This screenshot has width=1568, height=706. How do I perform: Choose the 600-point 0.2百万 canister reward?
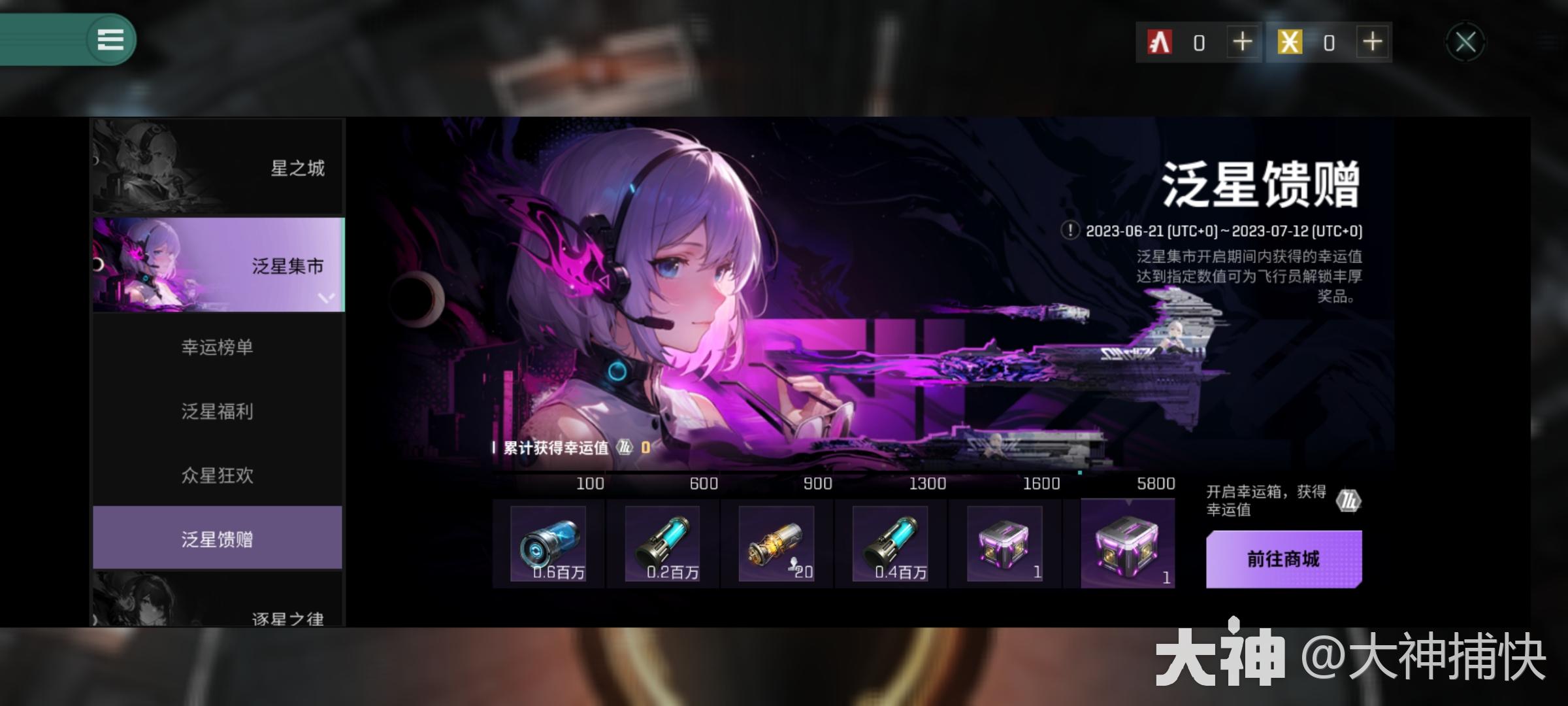tap(662, 544)
